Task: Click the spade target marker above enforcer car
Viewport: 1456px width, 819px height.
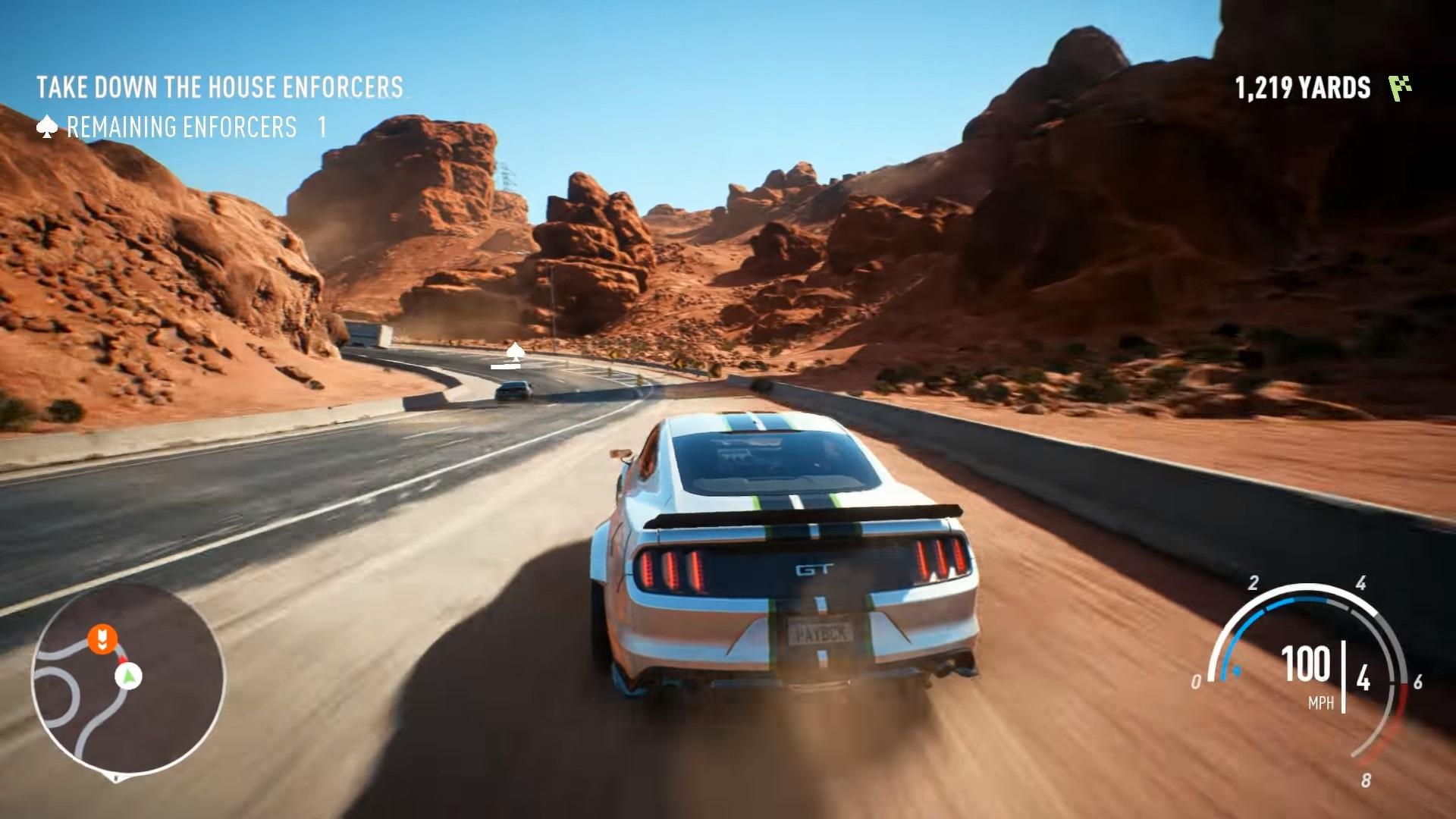Action: click(x=516, y=351)
